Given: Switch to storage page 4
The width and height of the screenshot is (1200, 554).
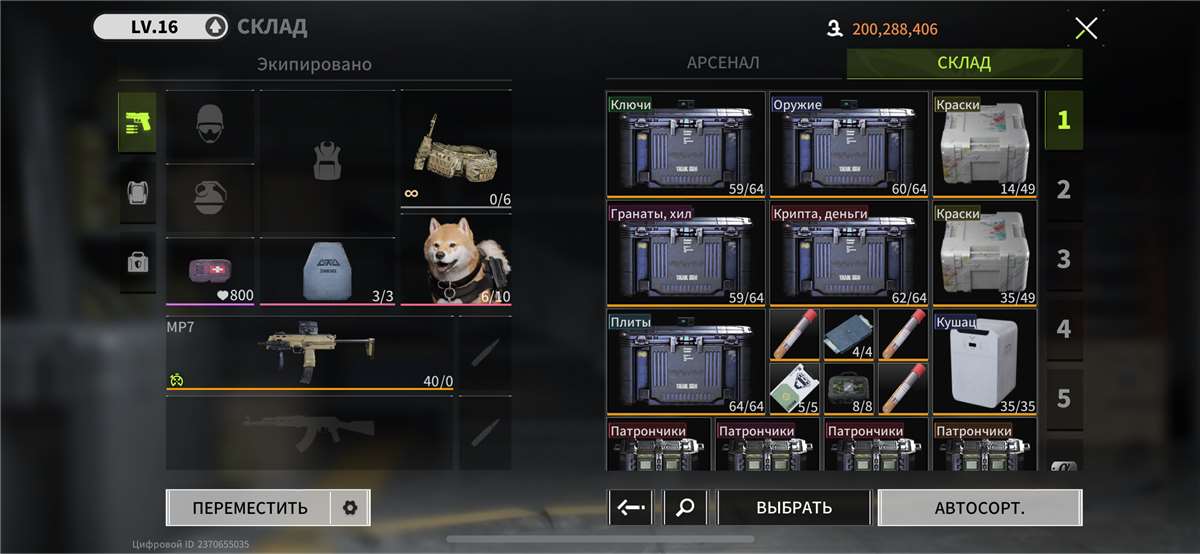Looking at the screenshot, I should 1063,329.
